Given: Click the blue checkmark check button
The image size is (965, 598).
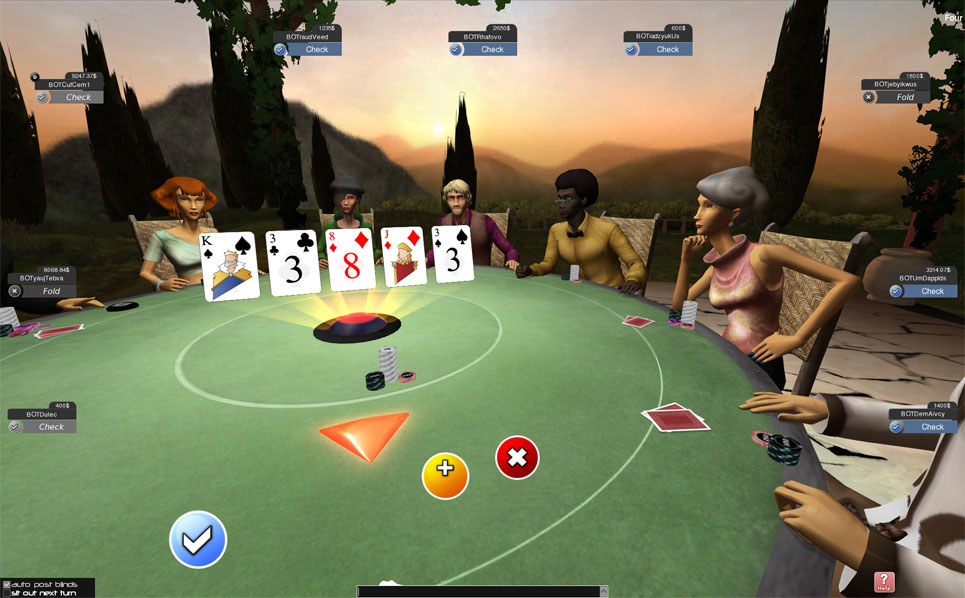Looking at the screenshot, I should coord(198,539).
